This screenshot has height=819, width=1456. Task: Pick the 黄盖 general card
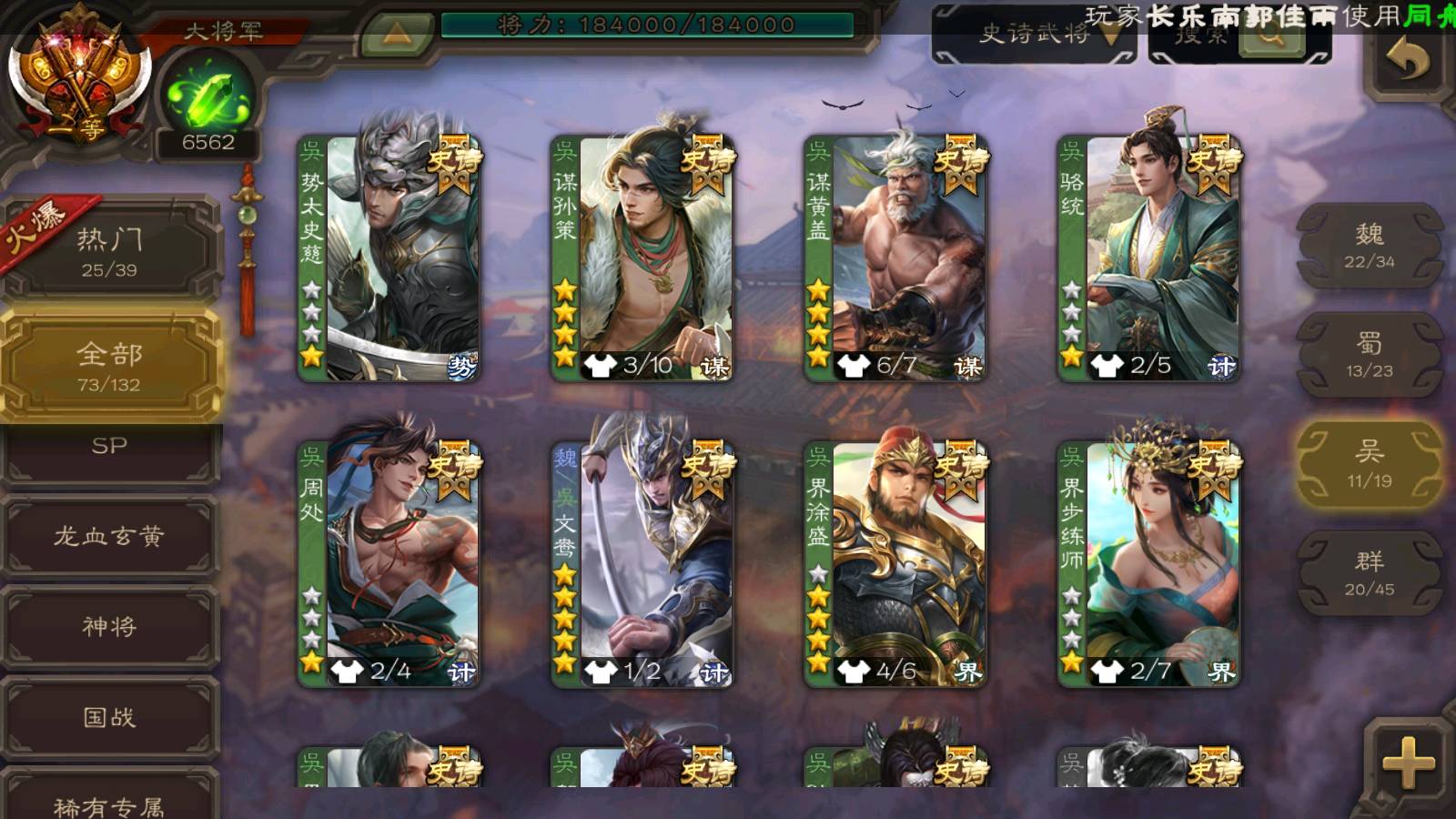pos(896,258)
